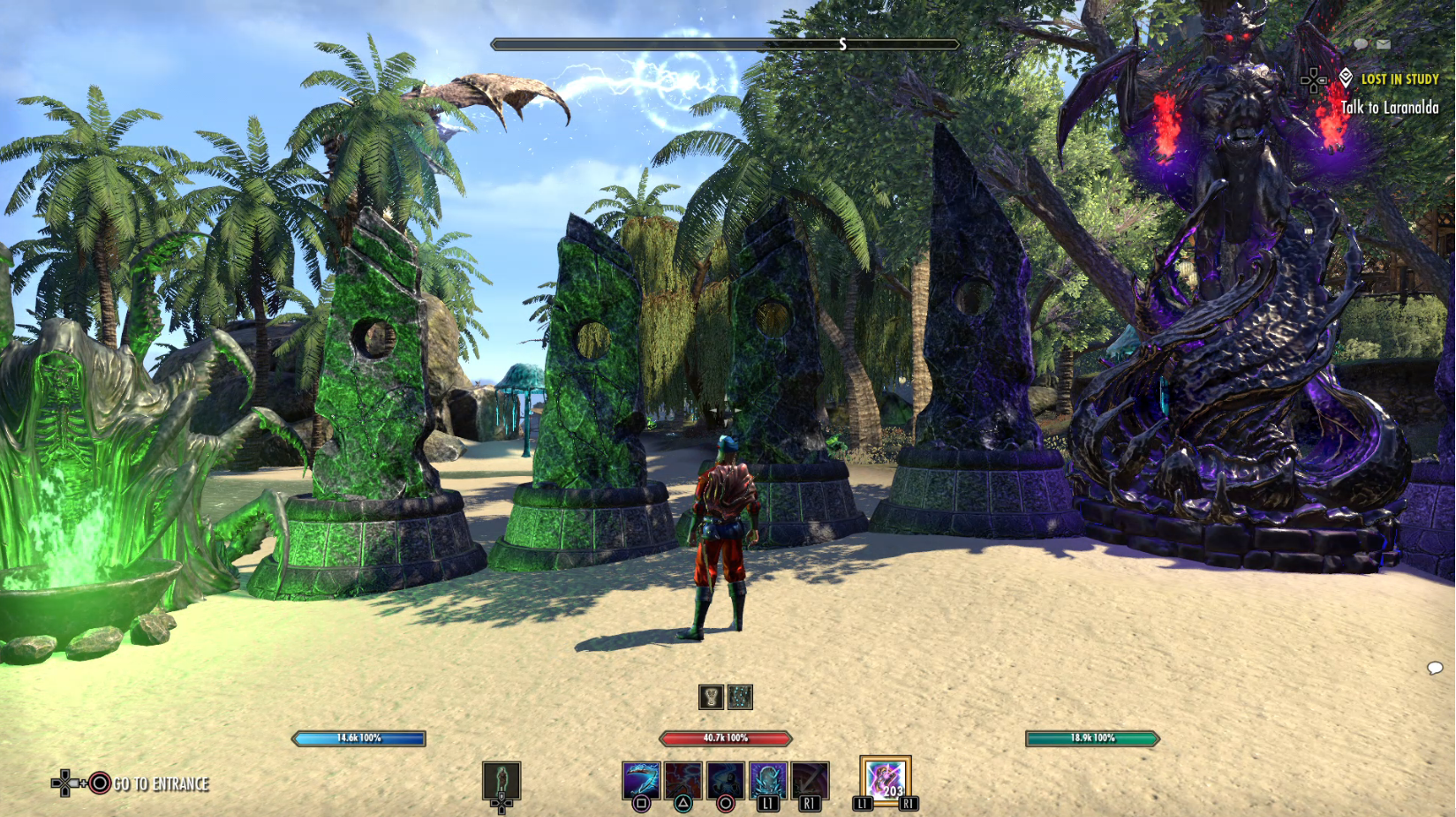This screenshot has height=817, width=1456.
Task: Select the quickslot figure item
Action: [502, 781]
